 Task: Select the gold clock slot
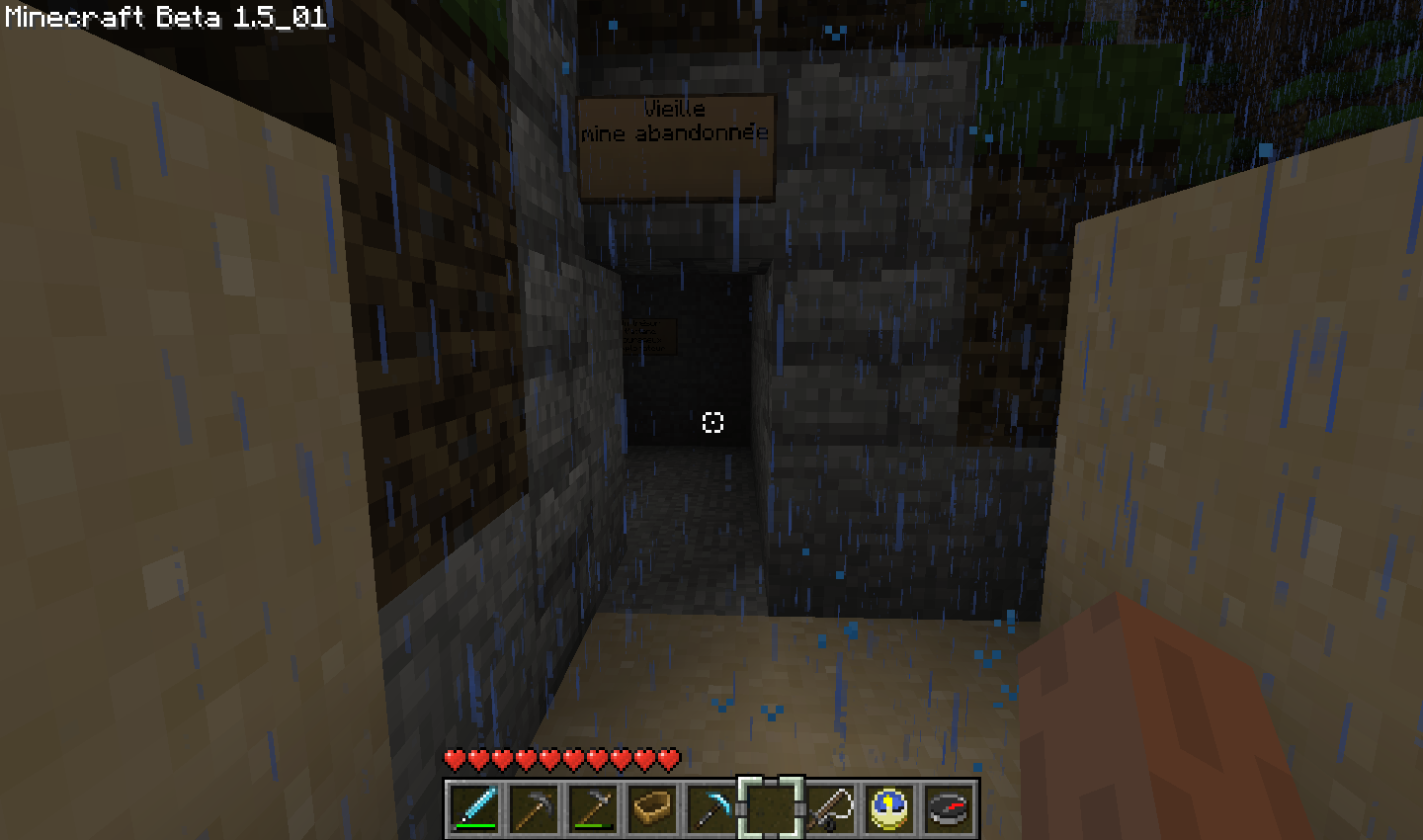pos(889,808)
